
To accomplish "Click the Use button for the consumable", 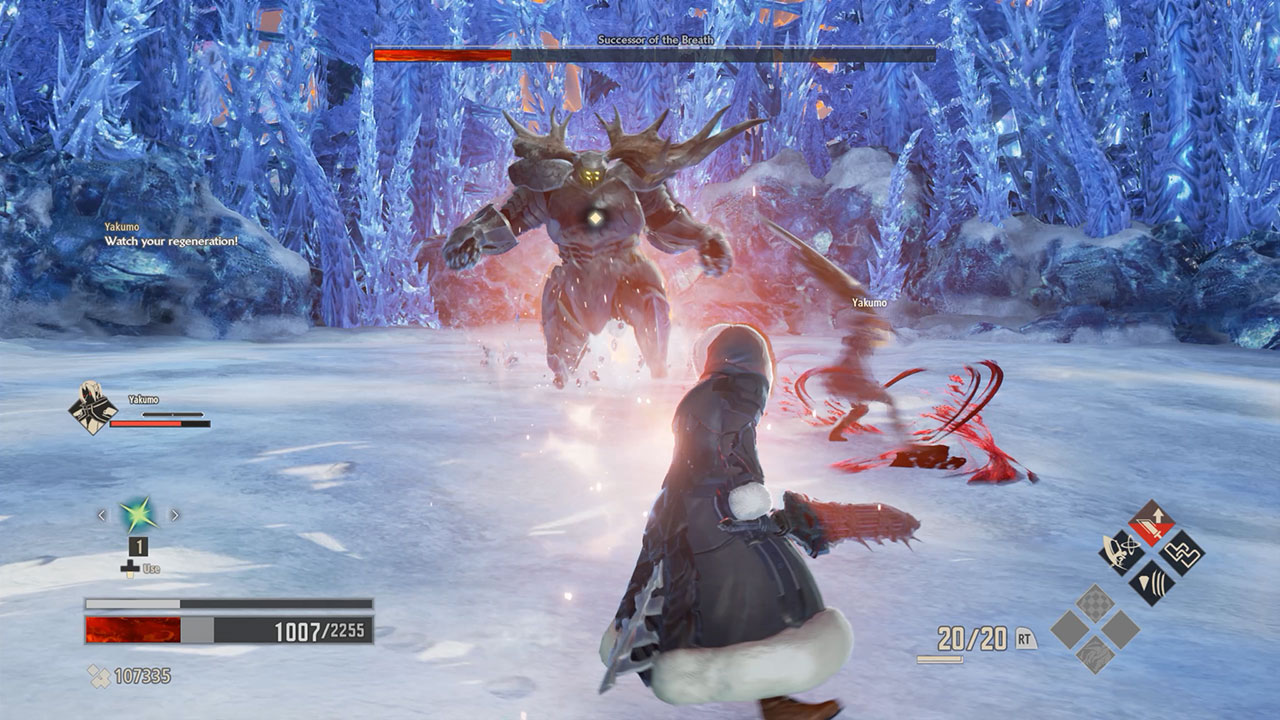I will 151,569.
